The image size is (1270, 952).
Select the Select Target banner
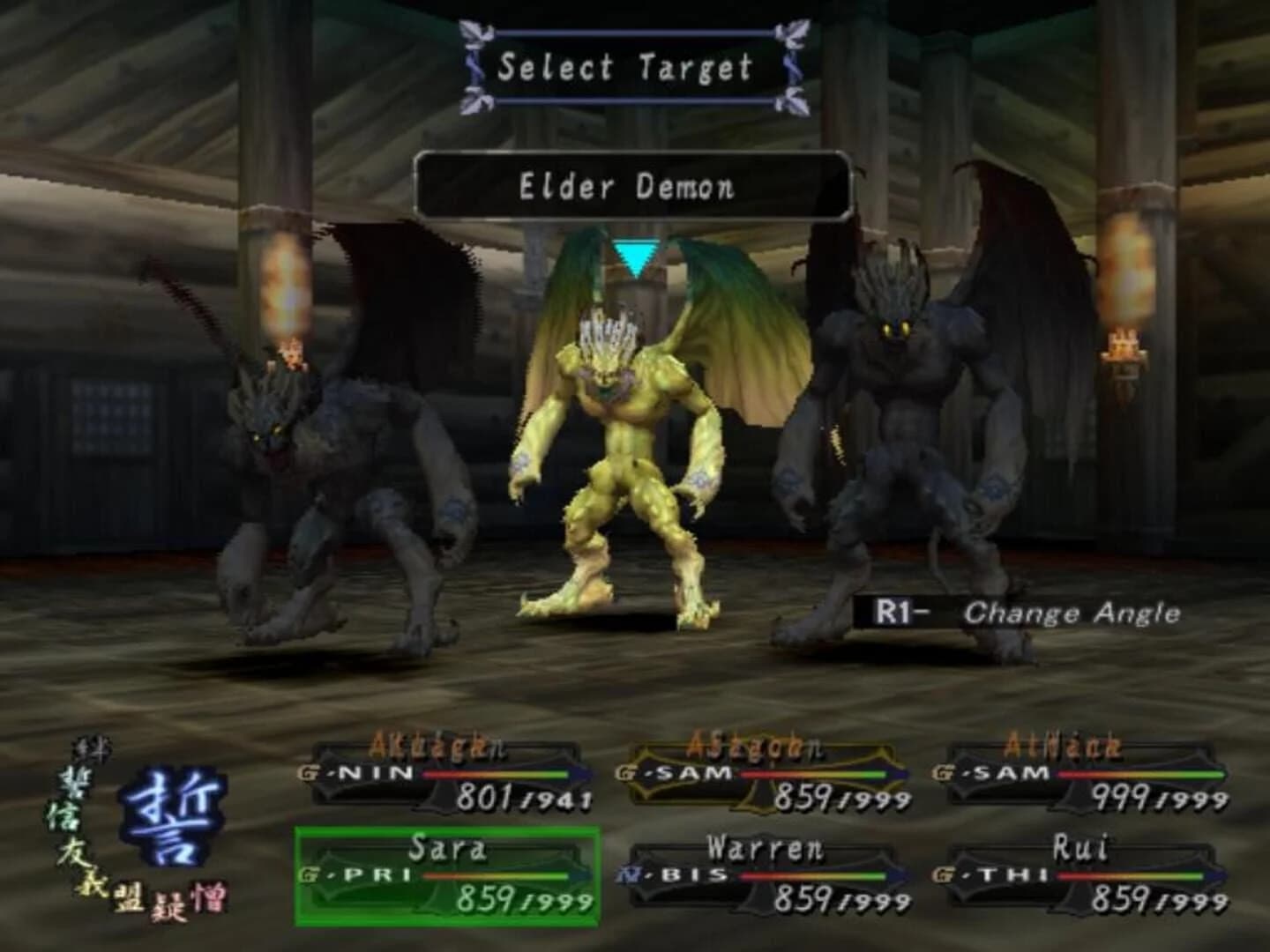click(x=633, y=71)
